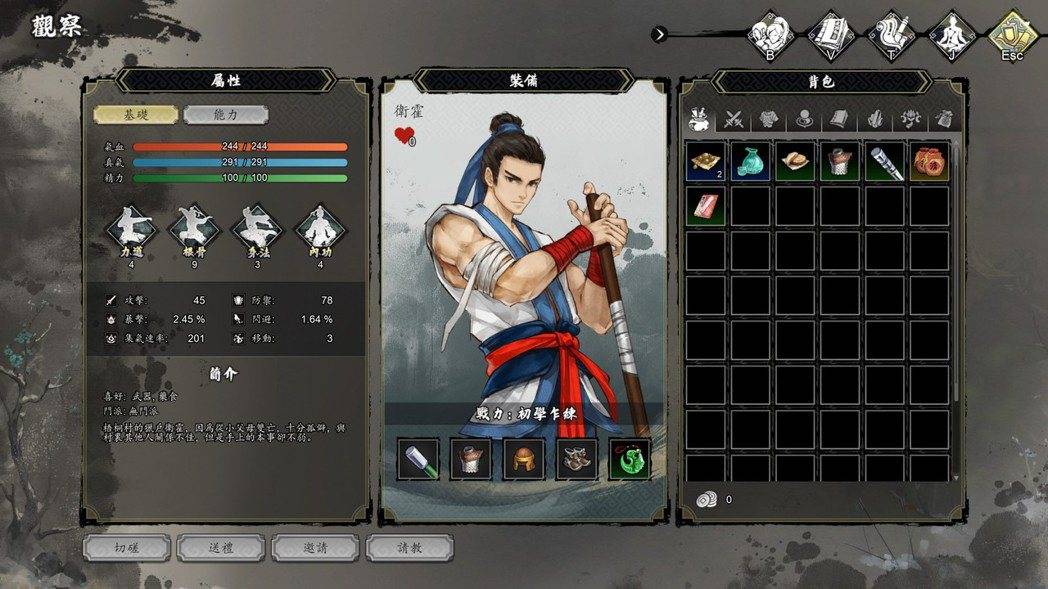Select the 邀請 (invite) button

(x=315, y=548)
